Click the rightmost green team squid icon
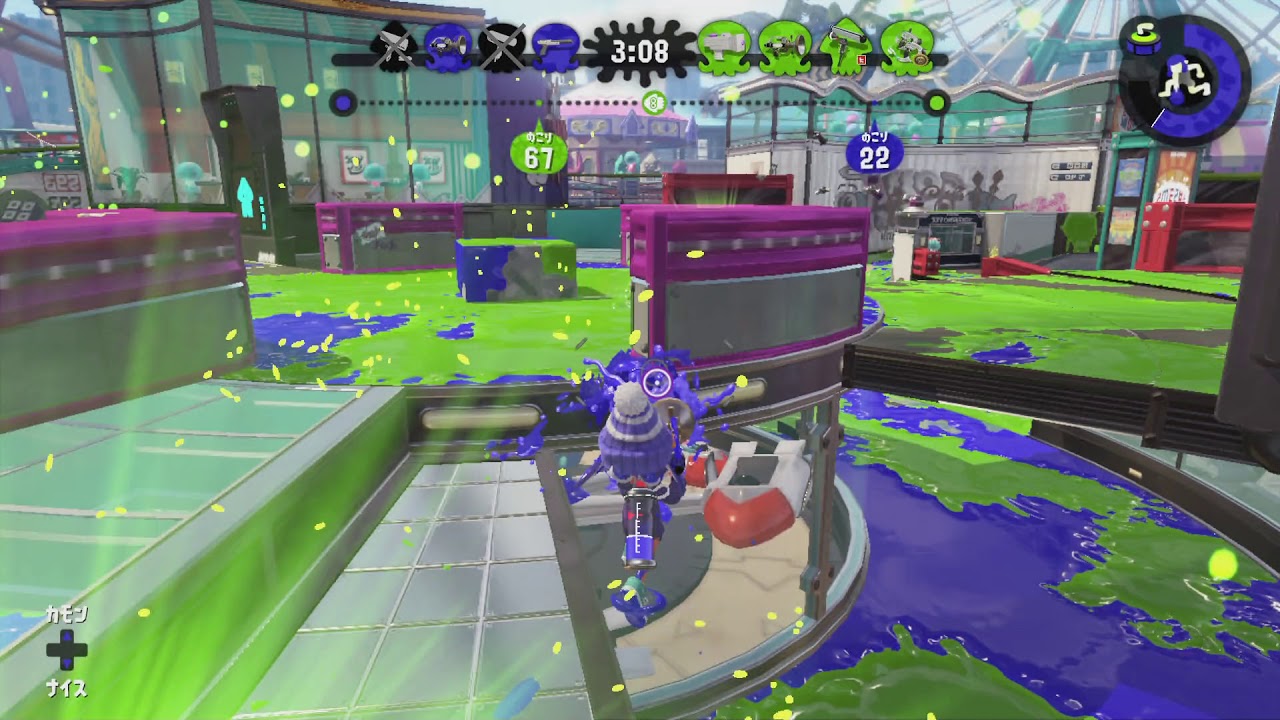The height and width of the screenshot is (720, 1280). [x=910, y=45]
